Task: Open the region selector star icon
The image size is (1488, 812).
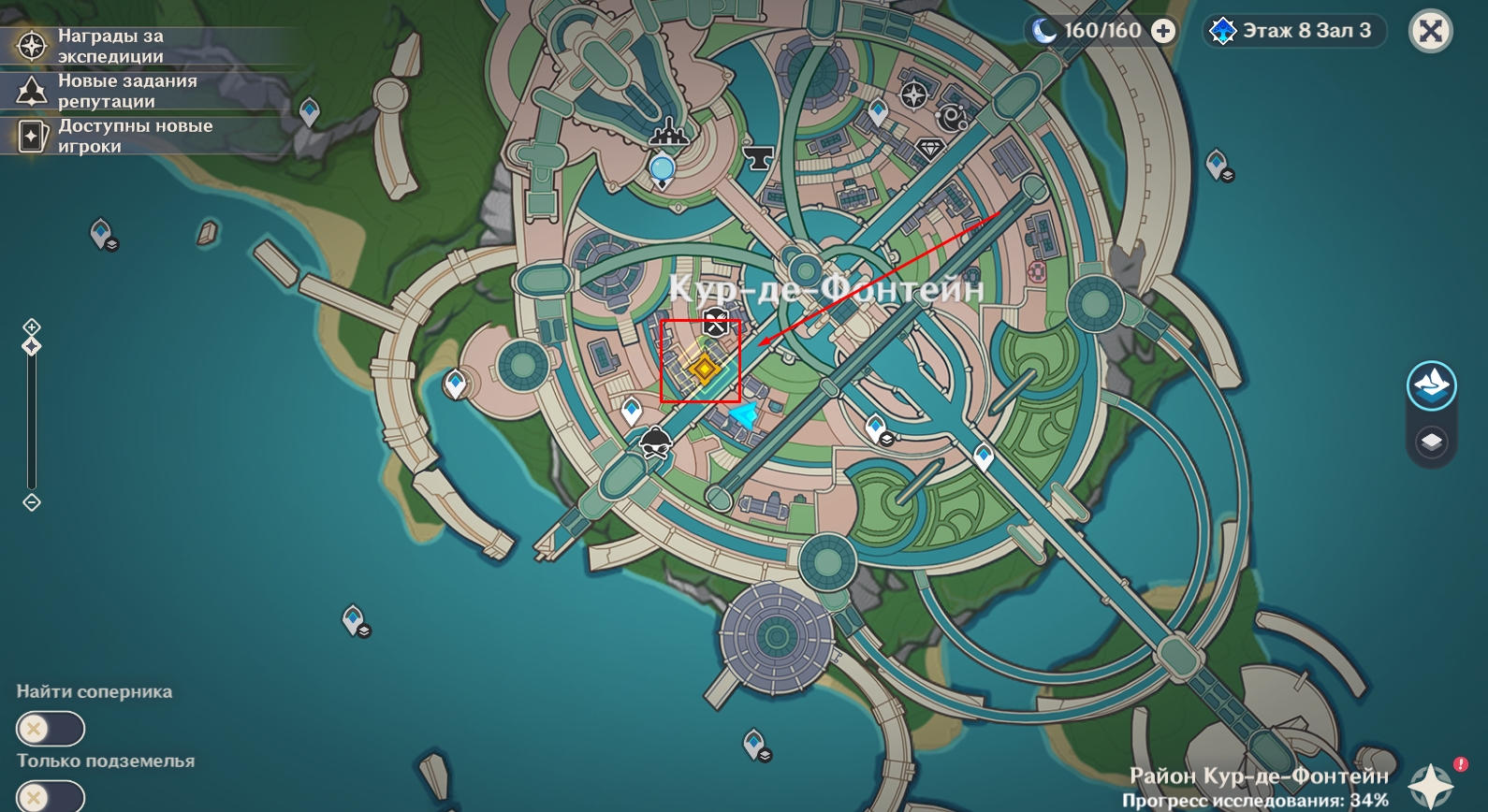Action: tap(1431, 784)
